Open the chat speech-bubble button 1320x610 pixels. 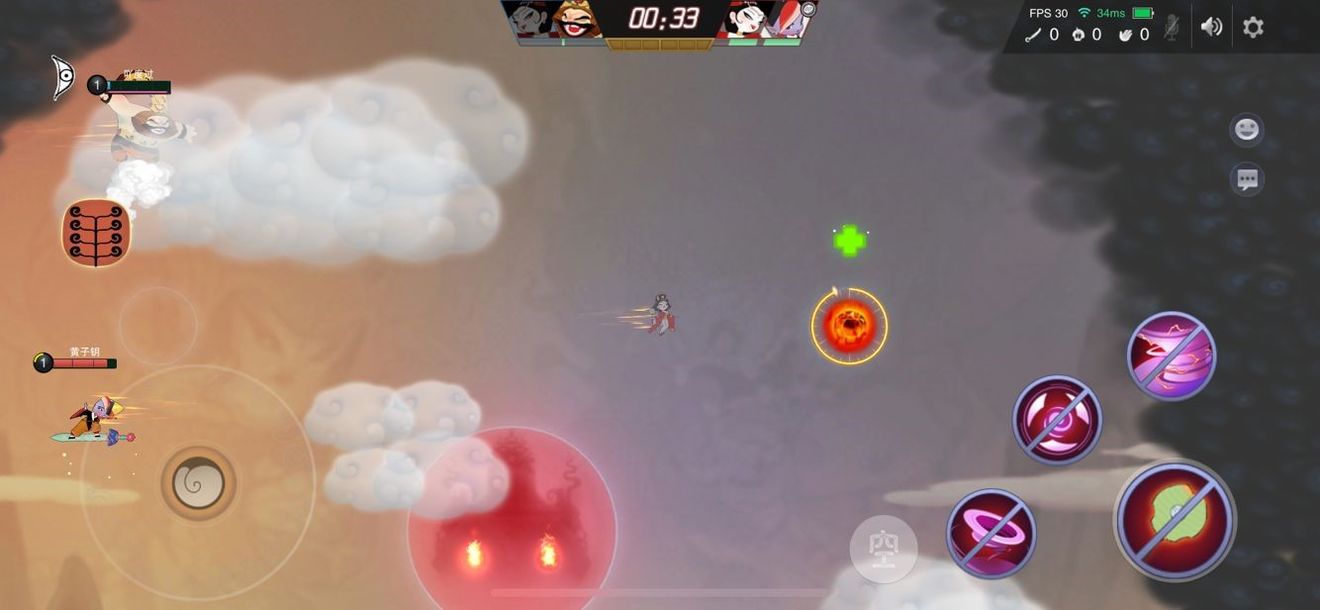(1247, 180)
